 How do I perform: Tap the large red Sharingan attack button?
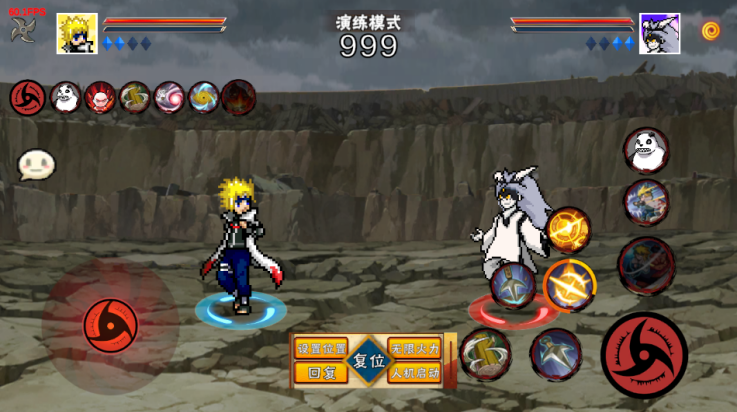click(x=645, y=355)
